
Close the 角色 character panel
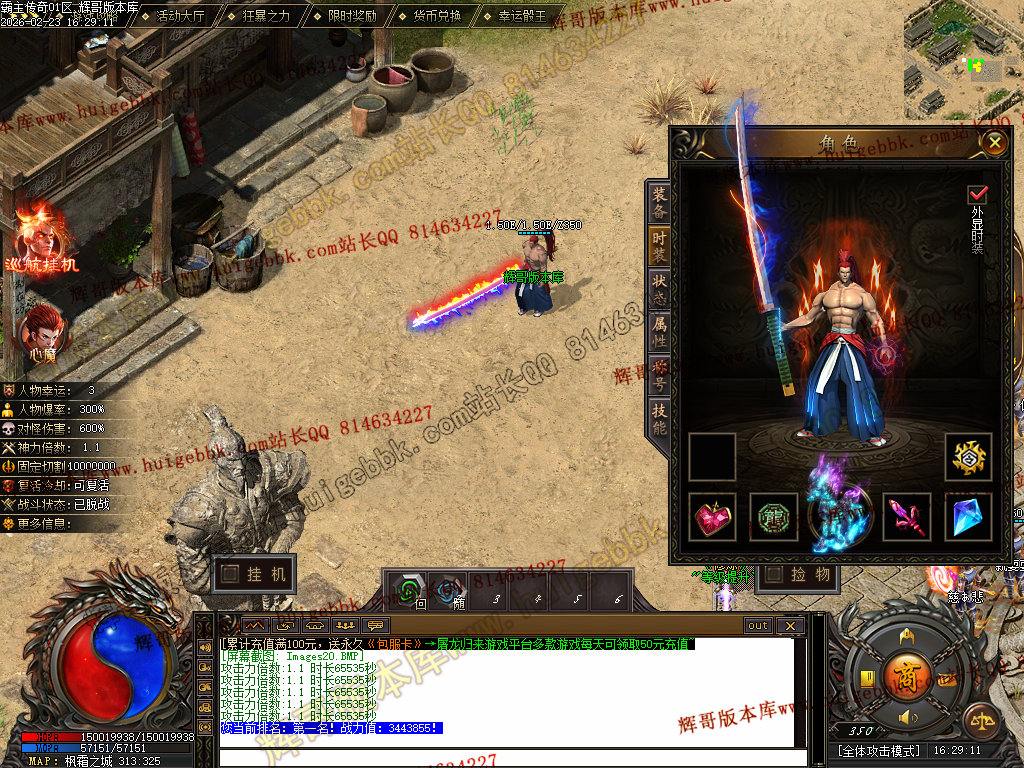click(993, 143)
